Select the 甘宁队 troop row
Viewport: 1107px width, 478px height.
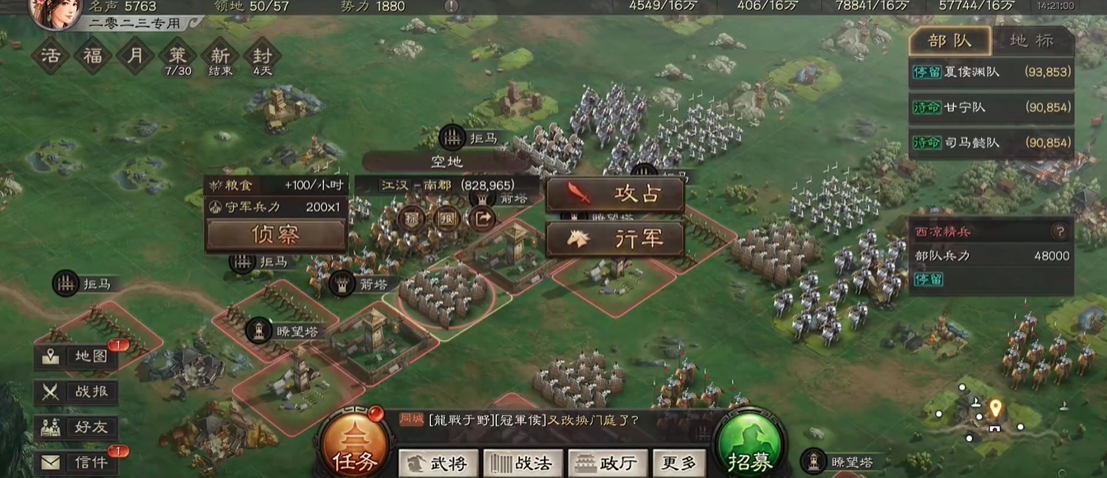point(990,107)
